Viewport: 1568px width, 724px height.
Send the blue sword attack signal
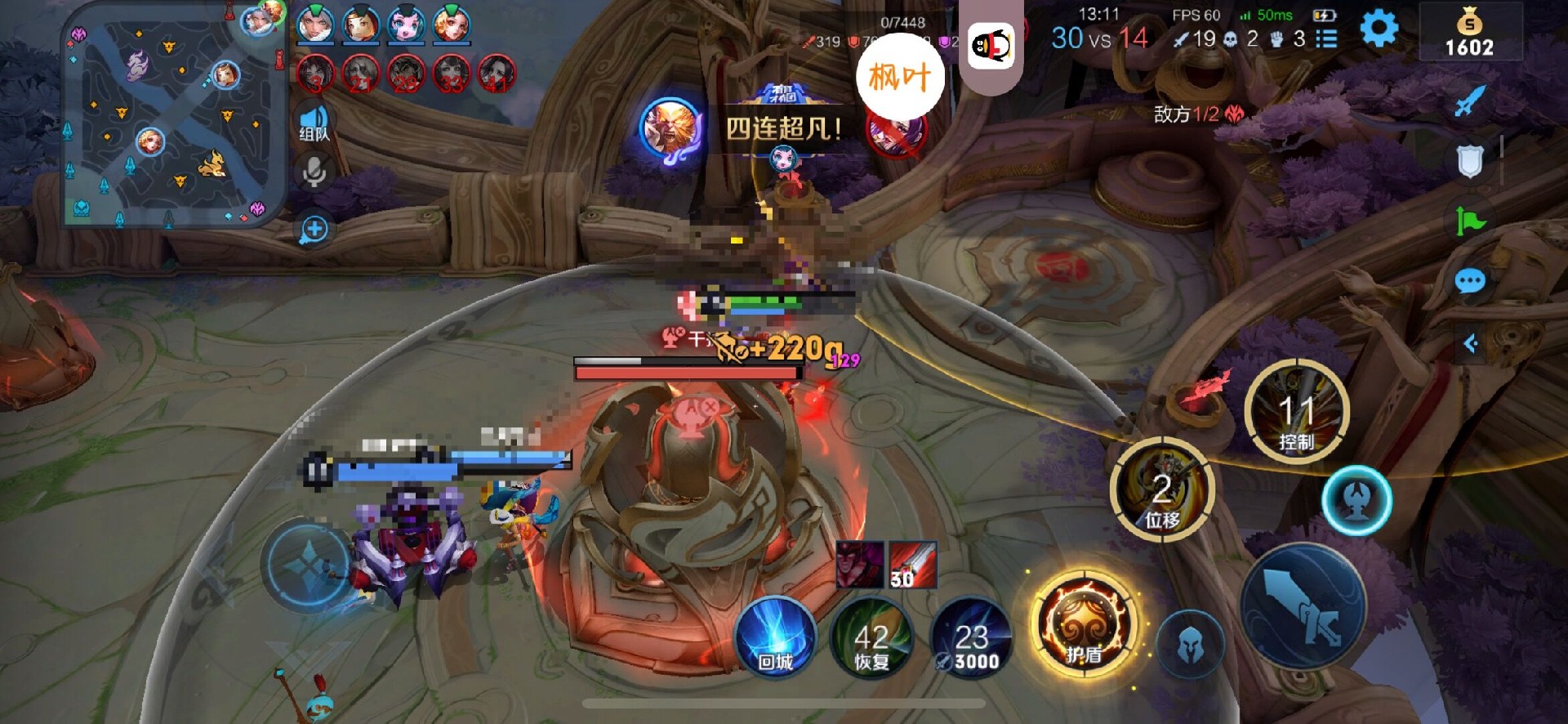pos(1470,101)
